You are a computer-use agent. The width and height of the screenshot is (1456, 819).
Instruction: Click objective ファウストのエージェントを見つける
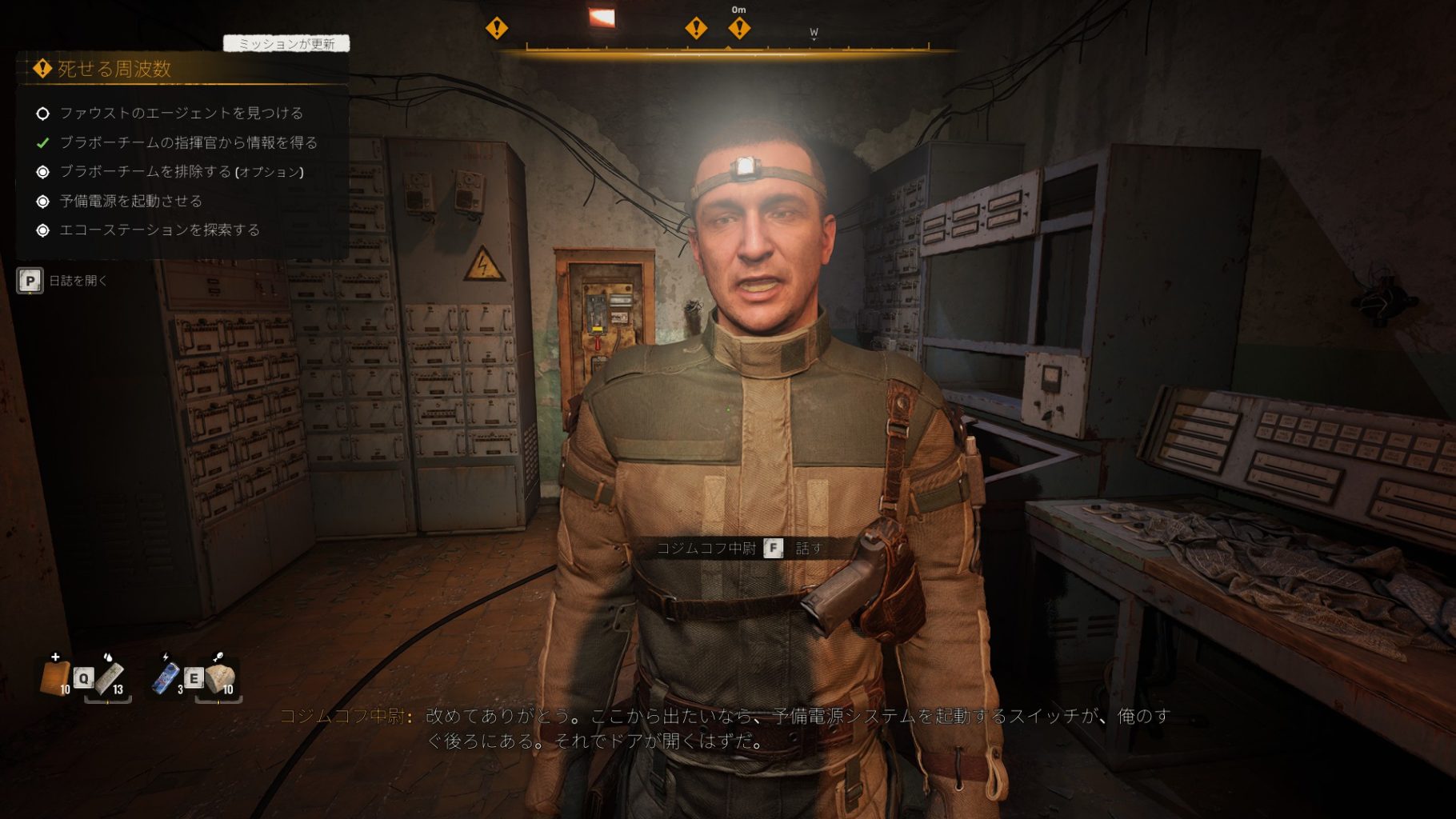181,114
